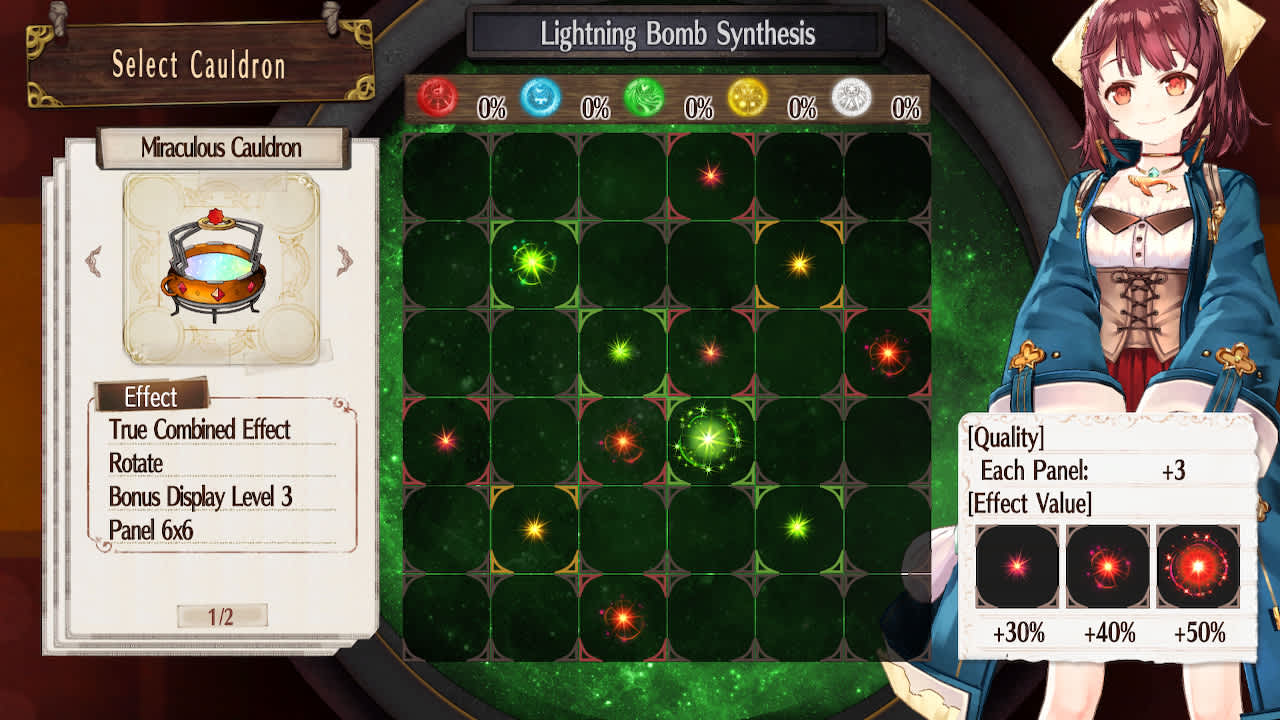The height and width of the screenshot is (720, 1280).
Task: Click the glowing green catalyst orb on the grid
Action: 709,438
